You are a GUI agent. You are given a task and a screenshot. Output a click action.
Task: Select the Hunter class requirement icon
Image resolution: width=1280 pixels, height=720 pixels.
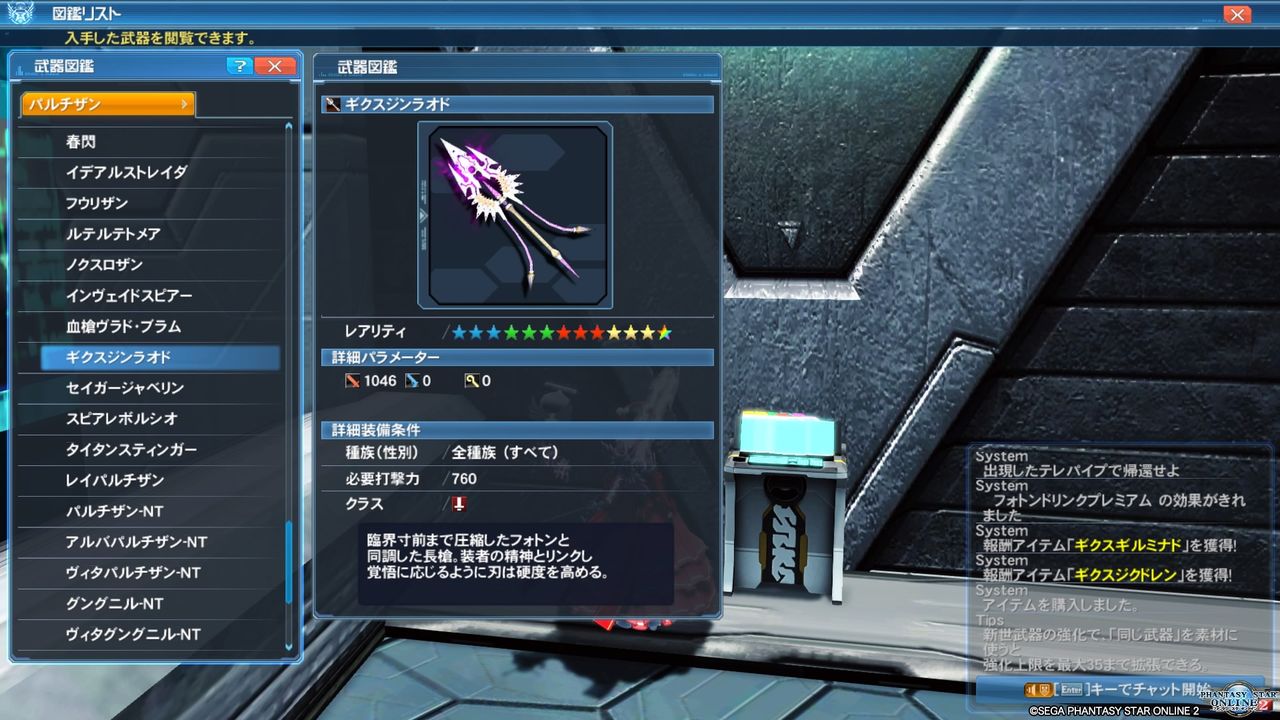click(x=458, y=504)
